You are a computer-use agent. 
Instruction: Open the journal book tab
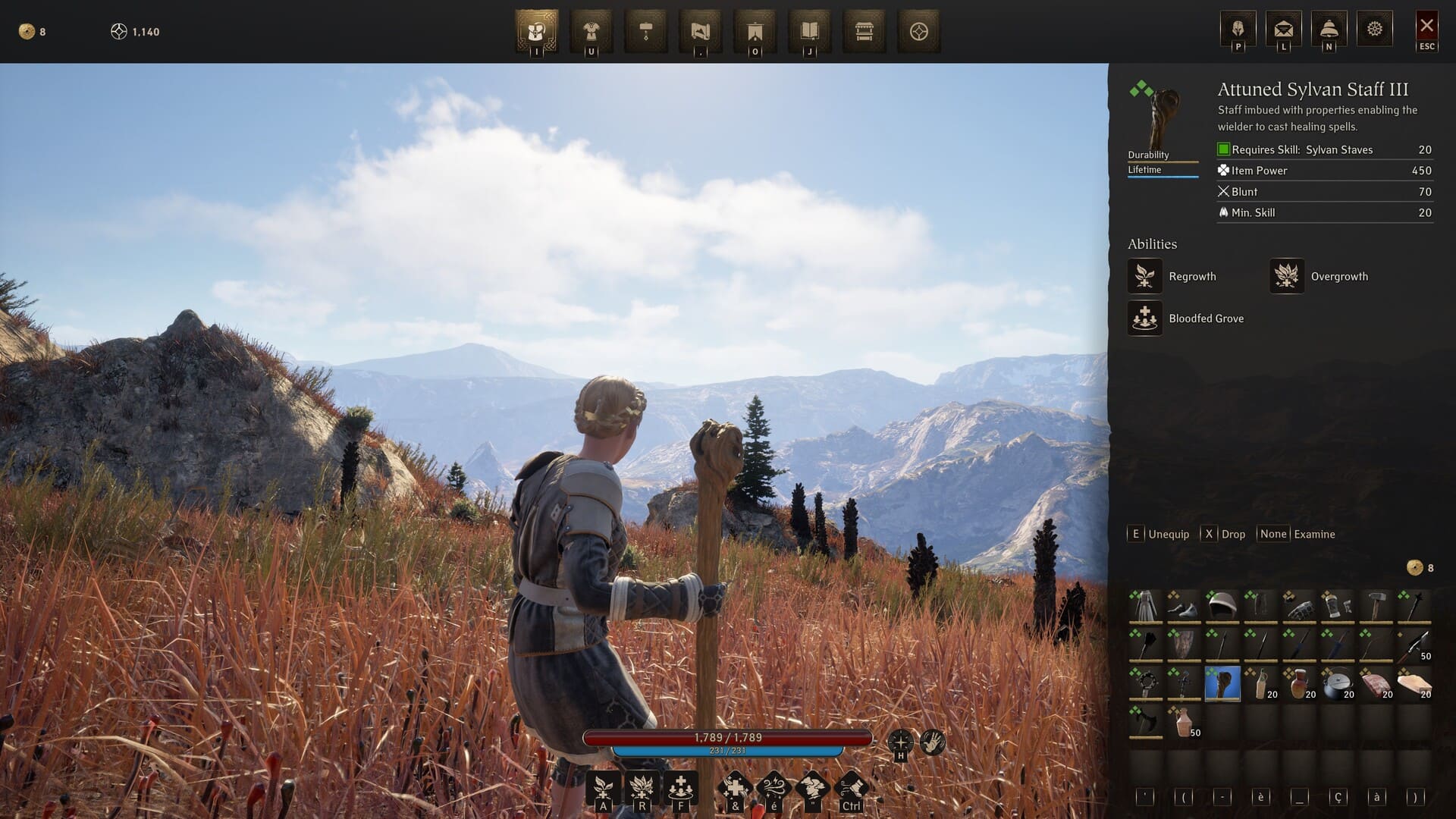pos(810,31)
